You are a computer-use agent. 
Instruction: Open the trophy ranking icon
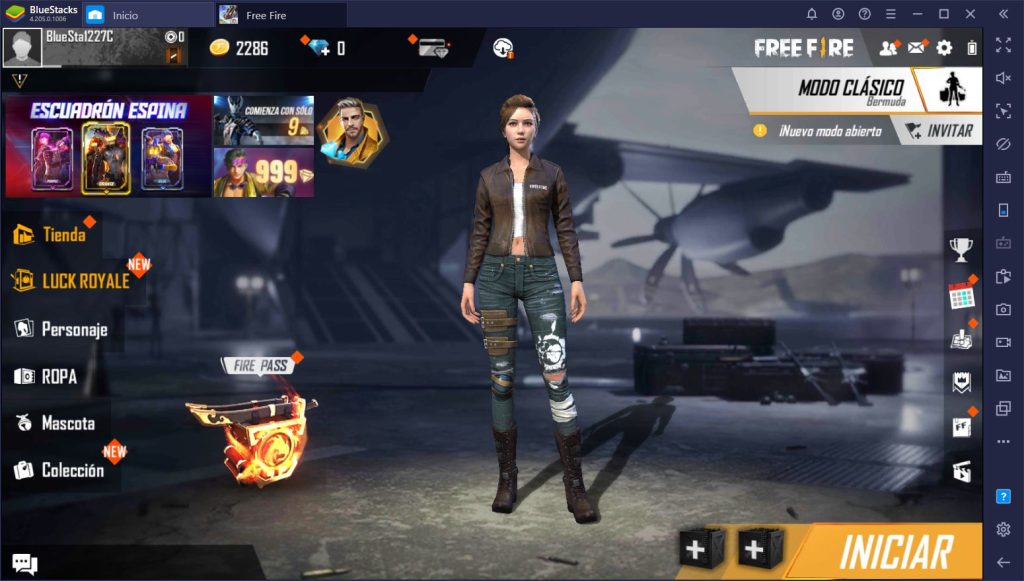[x=960, y=250]
